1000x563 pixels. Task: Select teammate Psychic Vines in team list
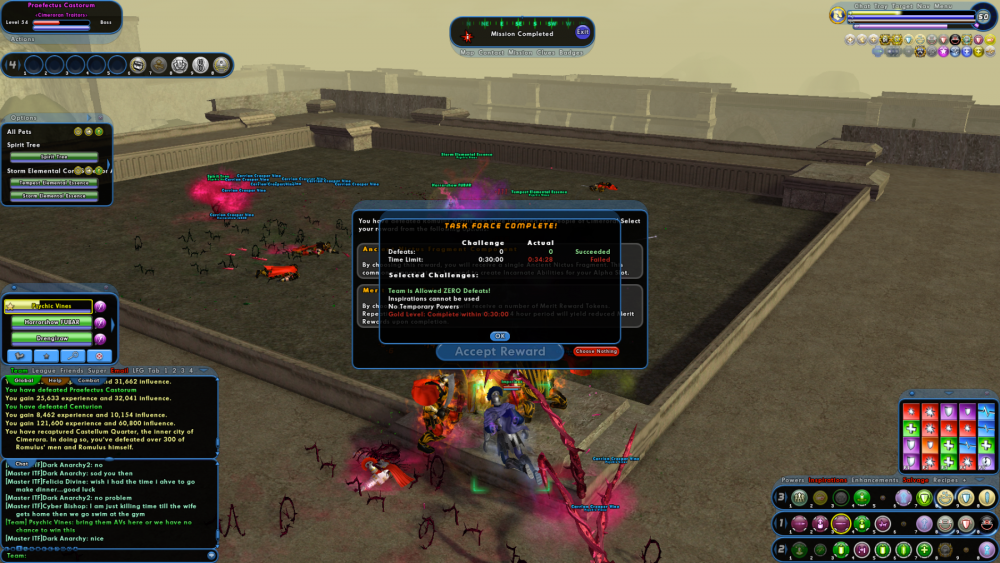click(x=50, y=307)
